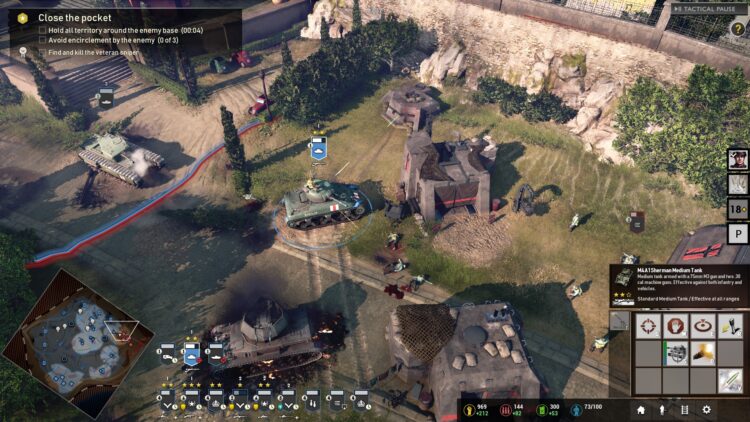Choose the bottom-right green stick ability

tap(731, 380)
